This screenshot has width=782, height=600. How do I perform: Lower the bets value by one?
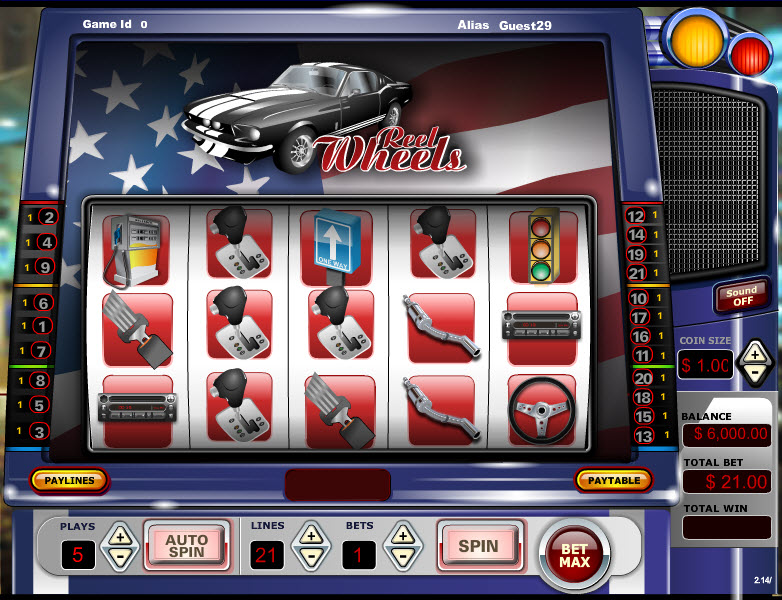pos(402,558)
